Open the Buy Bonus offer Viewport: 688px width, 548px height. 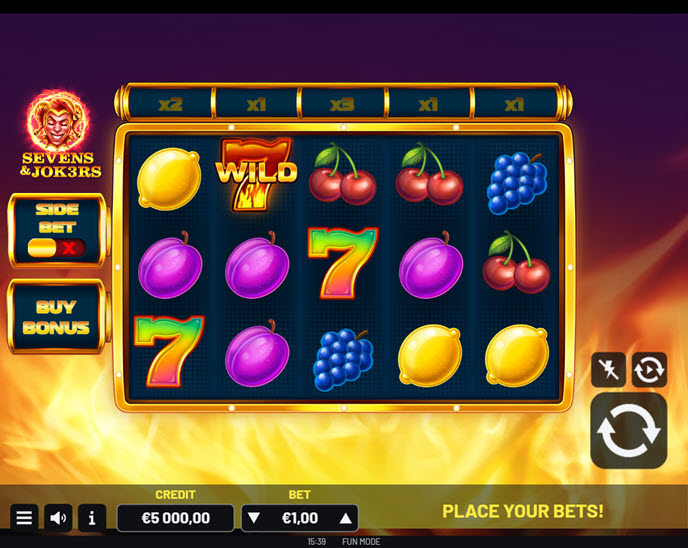pos(56,317)
